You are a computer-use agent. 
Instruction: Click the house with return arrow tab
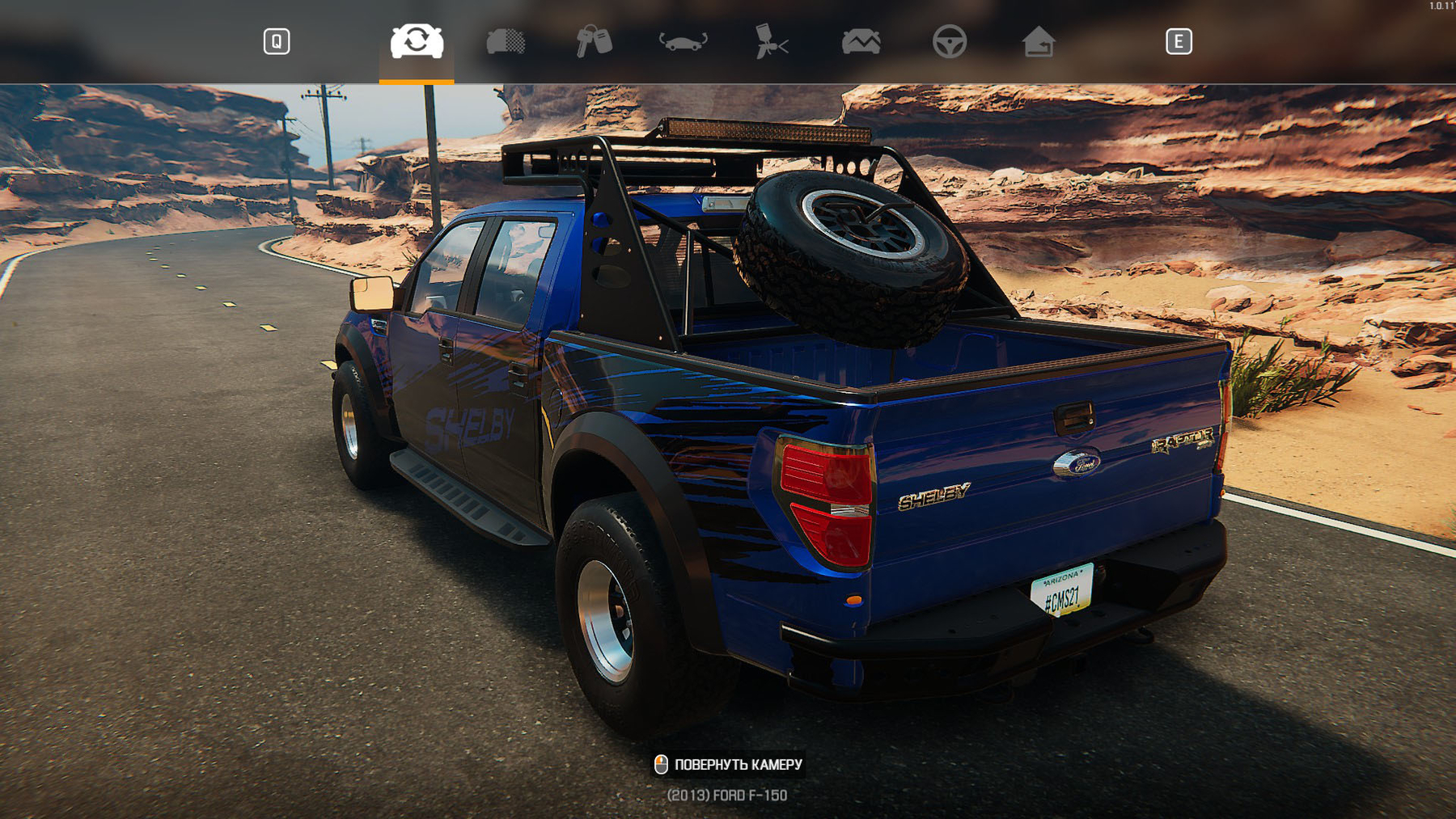coord(1038,41)
